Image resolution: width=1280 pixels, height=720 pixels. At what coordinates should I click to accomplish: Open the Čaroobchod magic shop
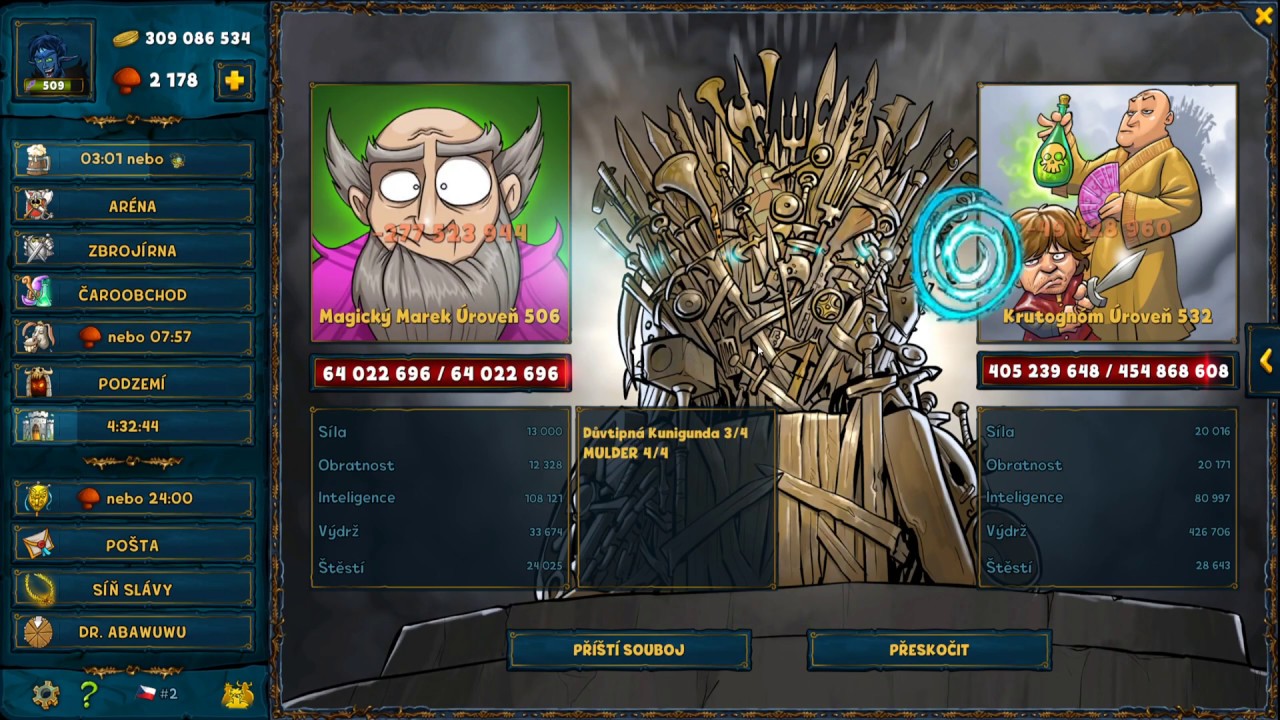[133, 295]
